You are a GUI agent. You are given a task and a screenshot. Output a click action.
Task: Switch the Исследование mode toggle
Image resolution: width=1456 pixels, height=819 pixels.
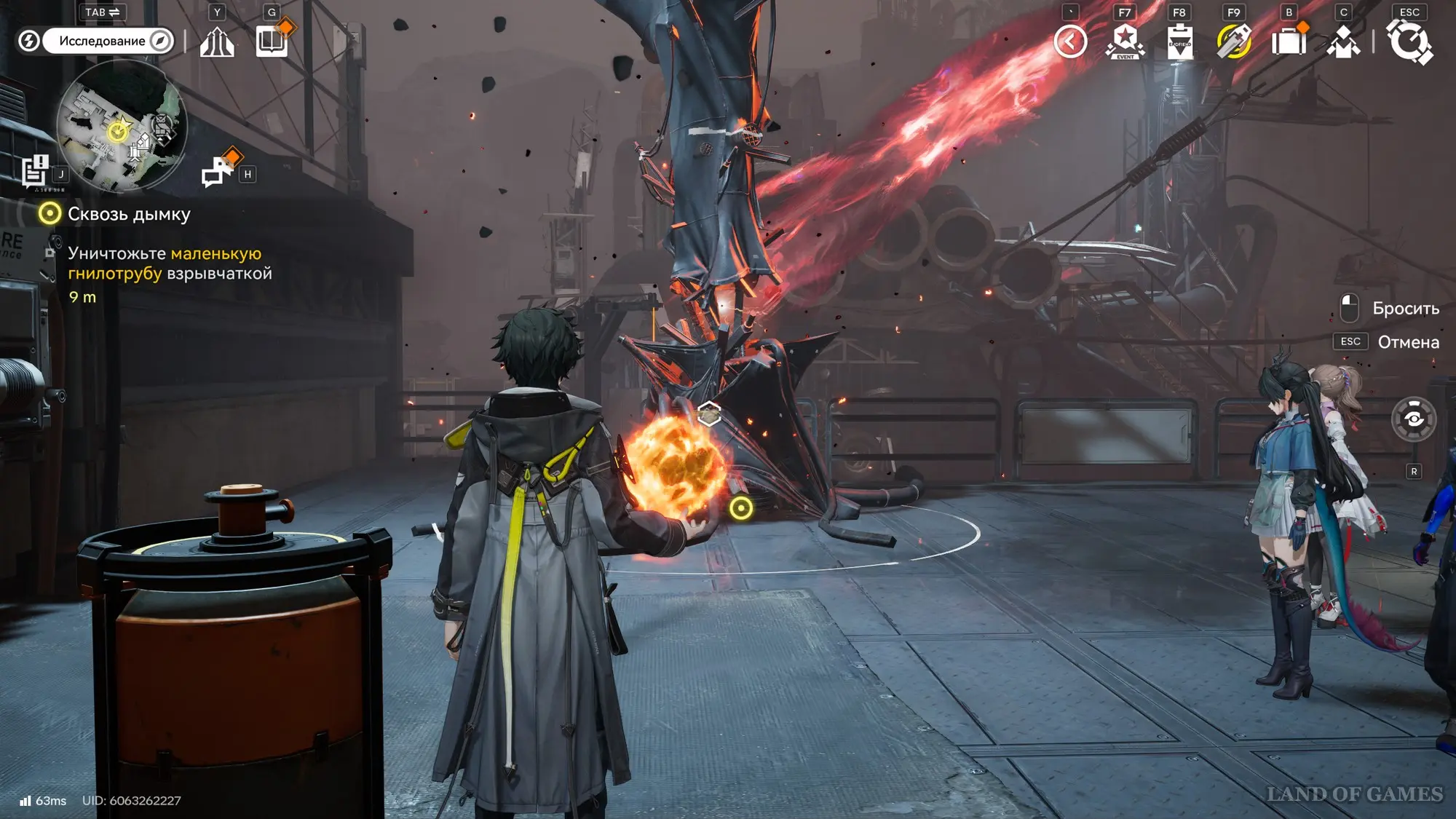tap(108, 41)
